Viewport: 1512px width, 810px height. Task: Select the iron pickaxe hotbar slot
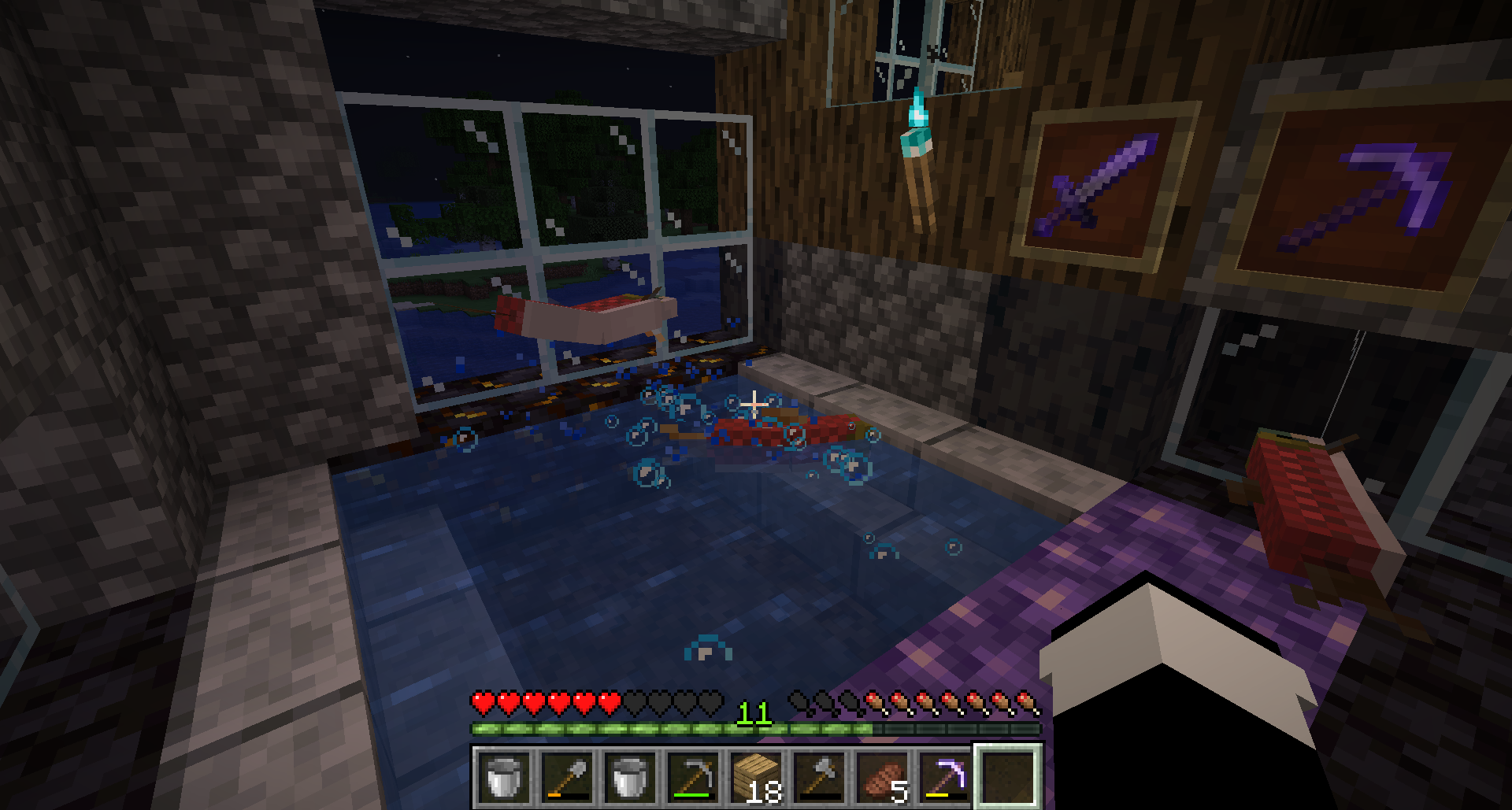pos(693,776)
